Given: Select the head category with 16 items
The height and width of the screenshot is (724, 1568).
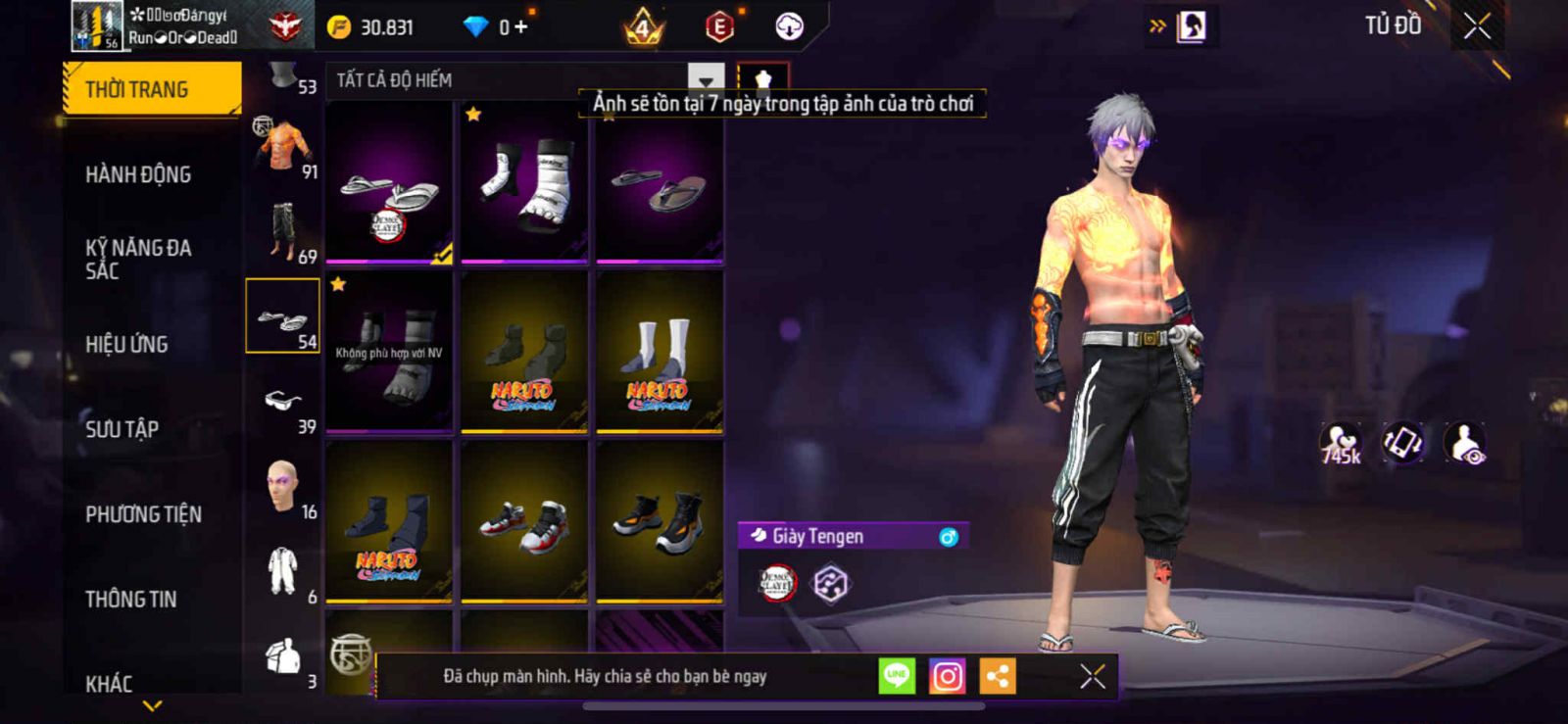Looking at the screenshot, I should click(x=284, y=487).
